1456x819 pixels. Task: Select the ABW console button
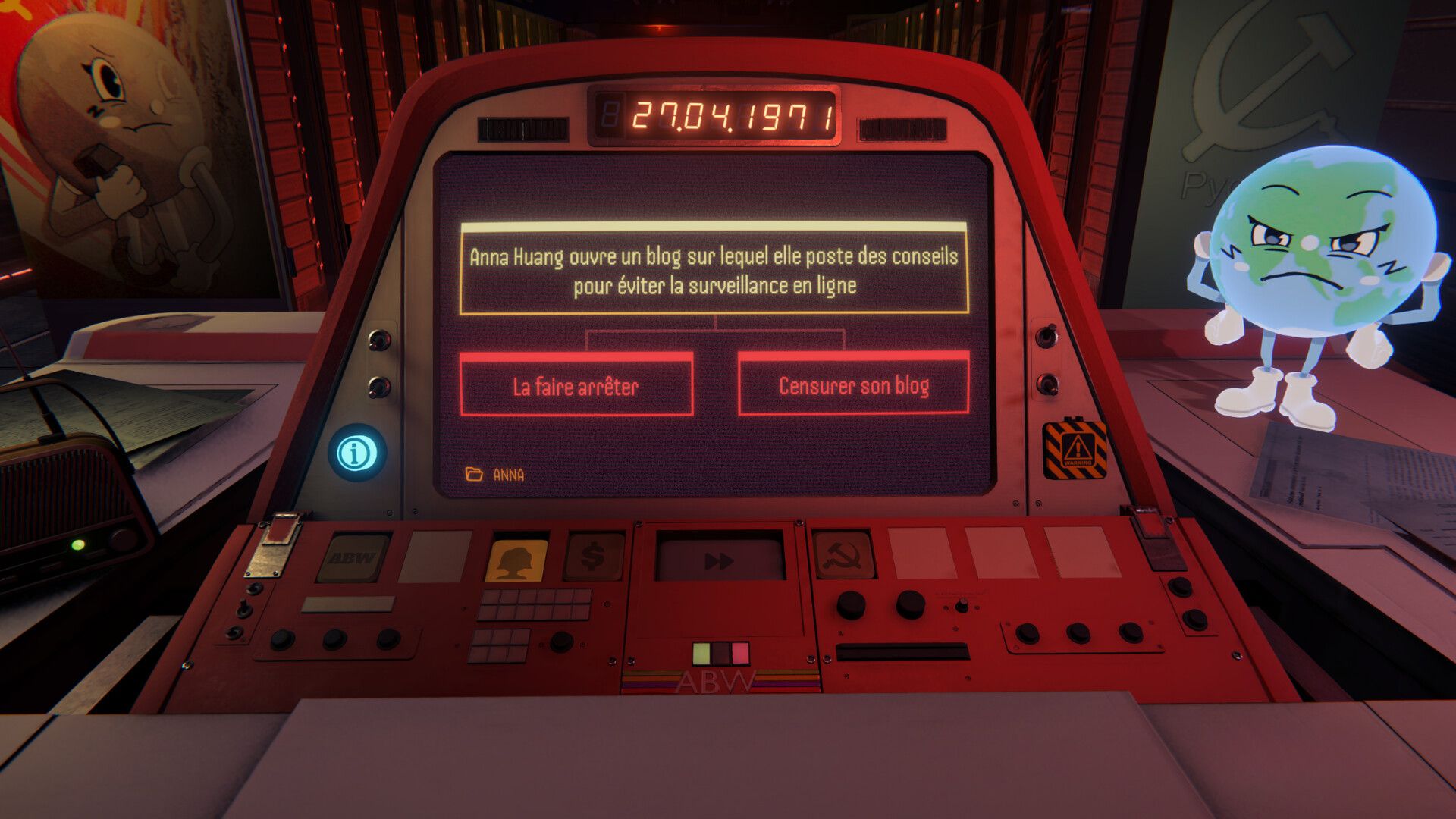352,558
